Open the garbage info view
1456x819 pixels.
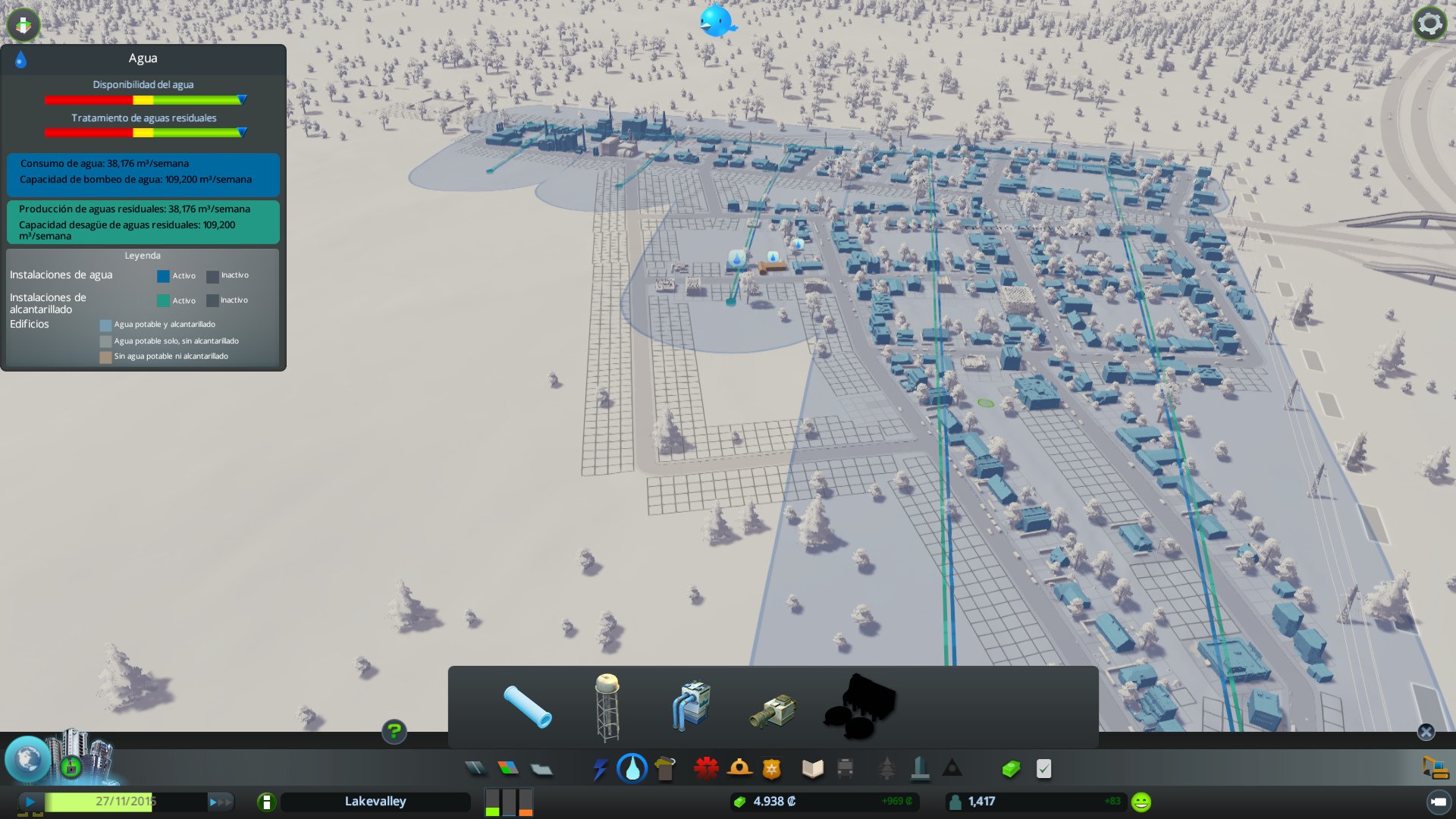pos(665,768)
